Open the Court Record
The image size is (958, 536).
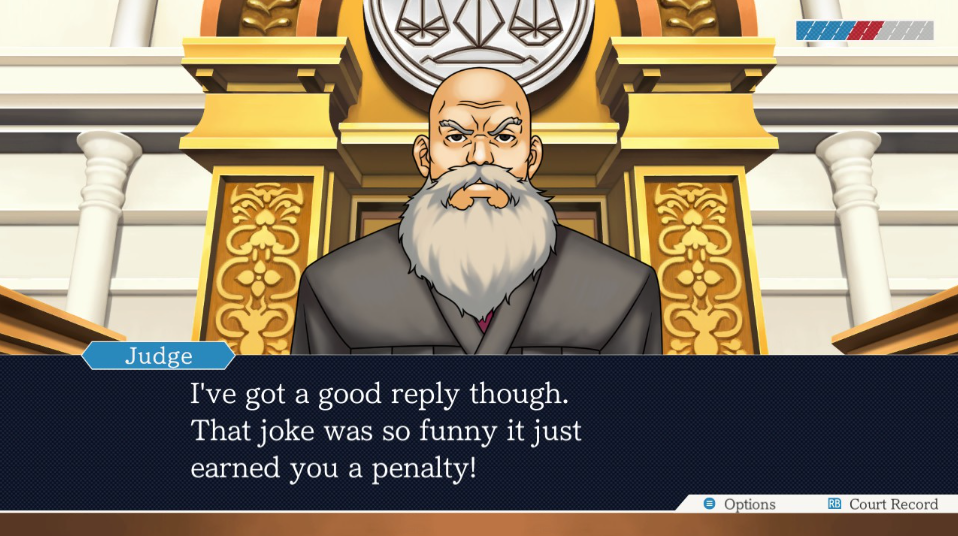[x=883, y=504]
